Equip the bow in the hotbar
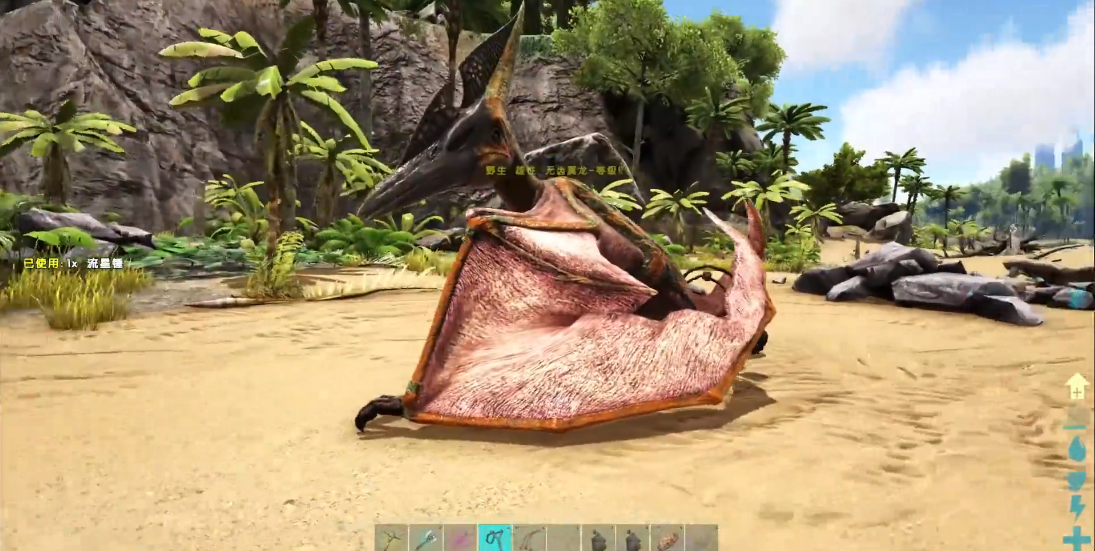 coord(529,539)
